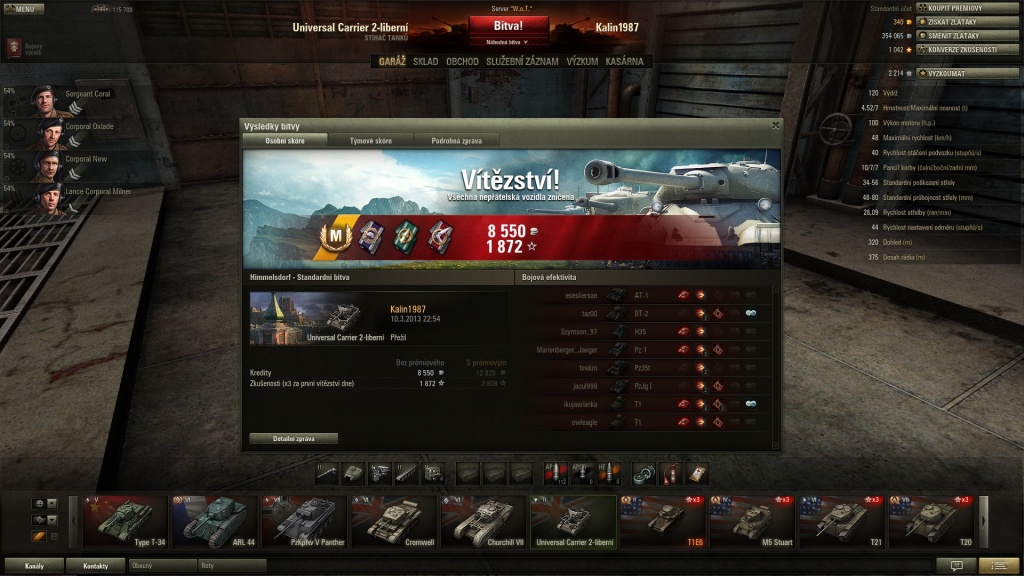The width and height of the screenshot is (1024, 576).
Task: Open the Kontakty contacts panel
Action: tap(96, 565)
